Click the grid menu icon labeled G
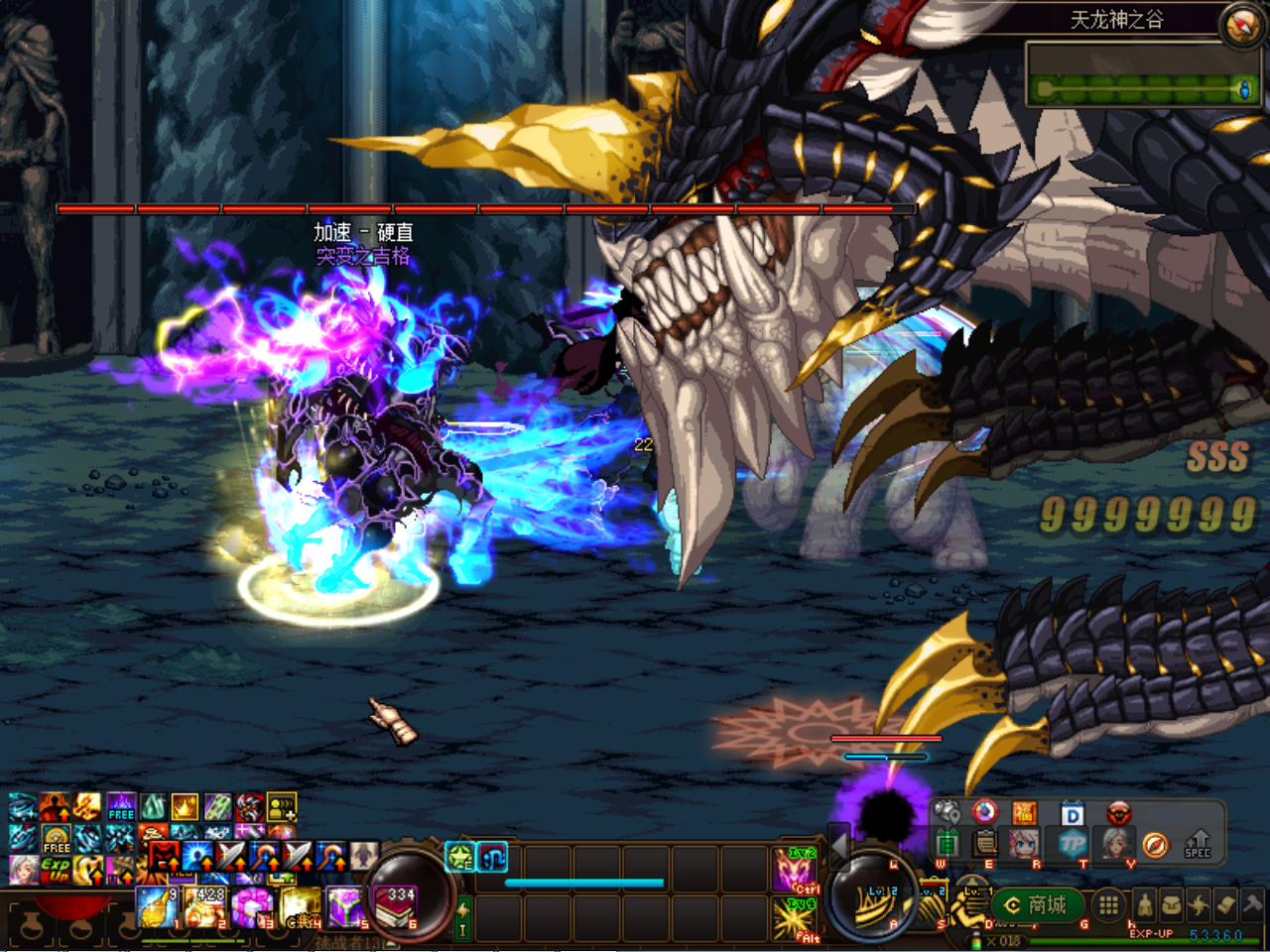1270x952 pixels. 1108,905
